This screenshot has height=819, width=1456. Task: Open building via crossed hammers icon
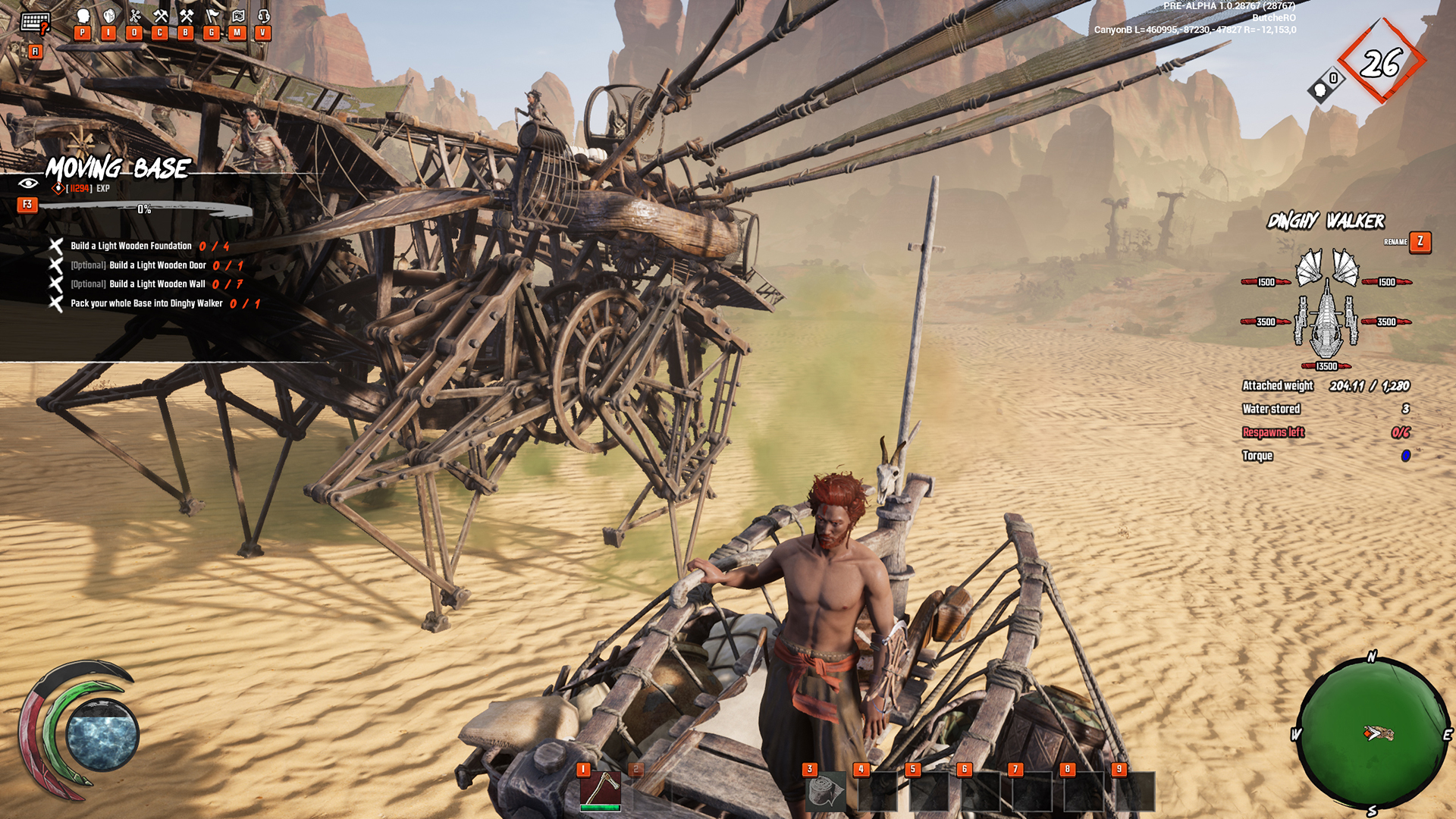click(x=187, y=17)
